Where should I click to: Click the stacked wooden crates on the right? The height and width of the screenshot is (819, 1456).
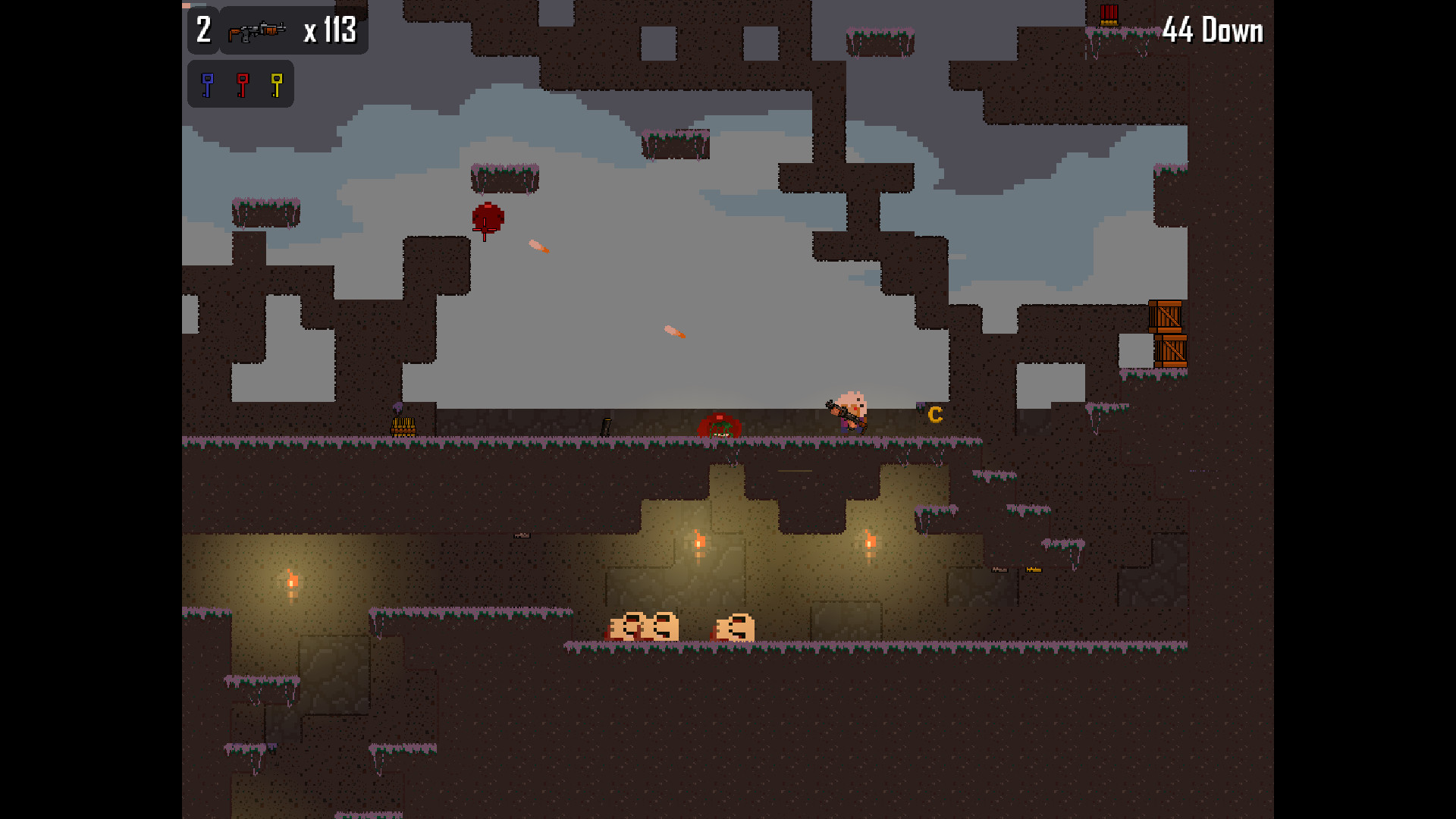pos(1164,334)
